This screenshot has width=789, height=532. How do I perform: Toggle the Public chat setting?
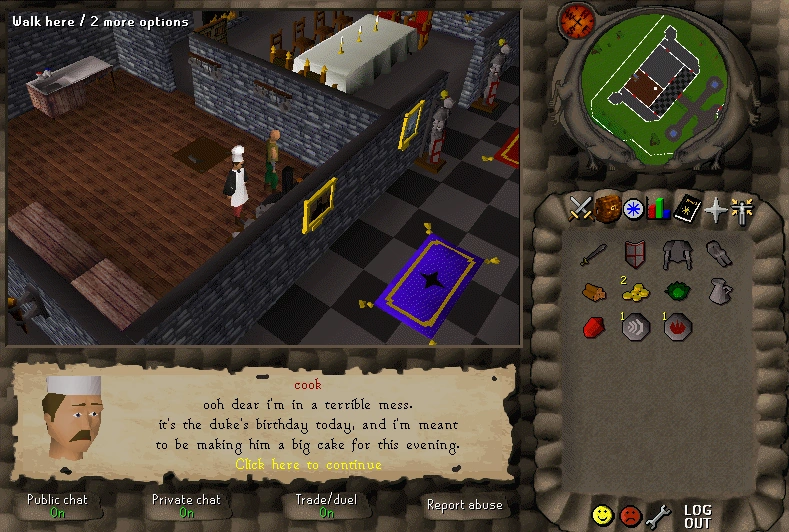(57, 505)
